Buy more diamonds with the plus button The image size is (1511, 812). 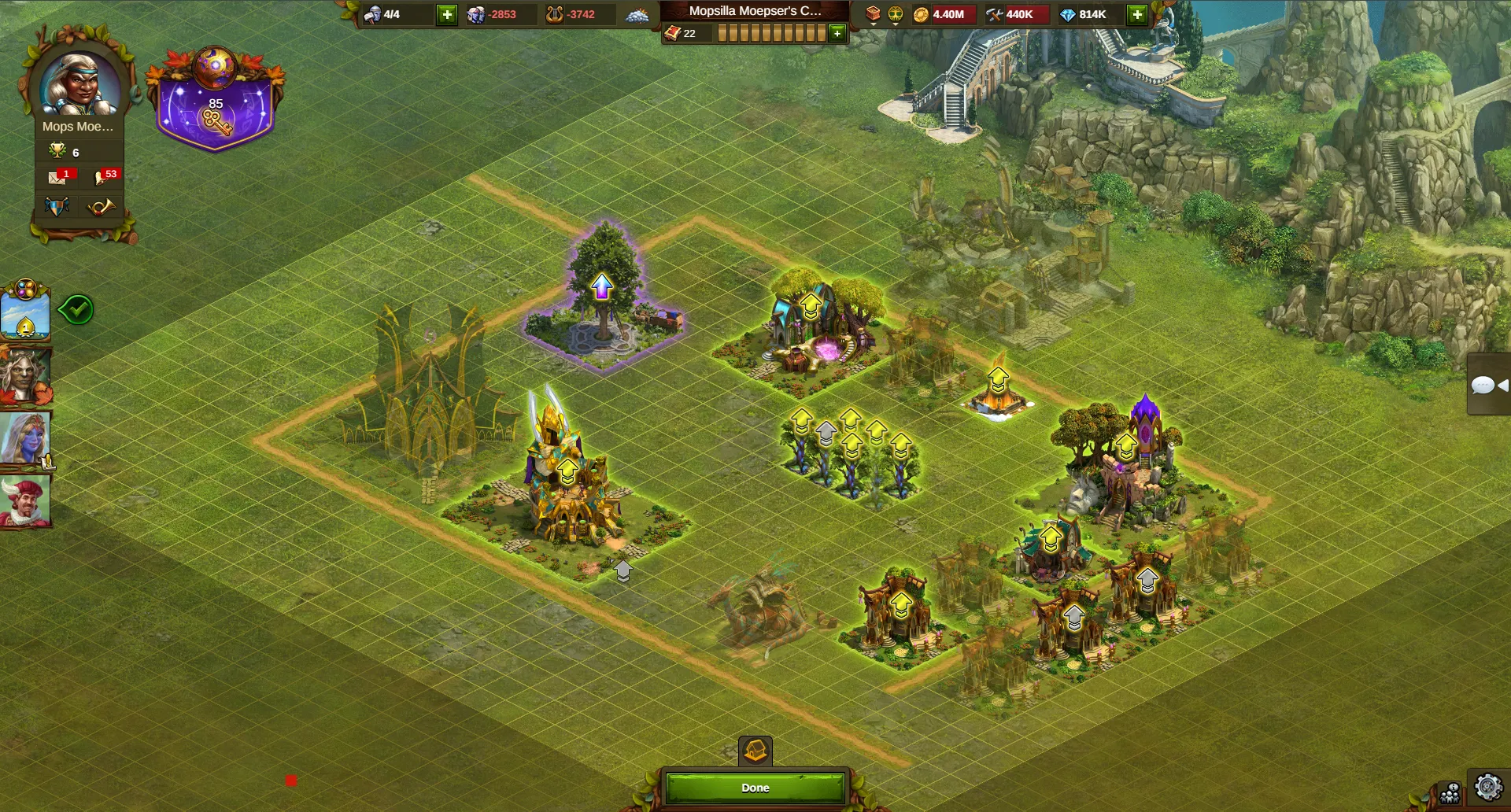[1136, 14]
